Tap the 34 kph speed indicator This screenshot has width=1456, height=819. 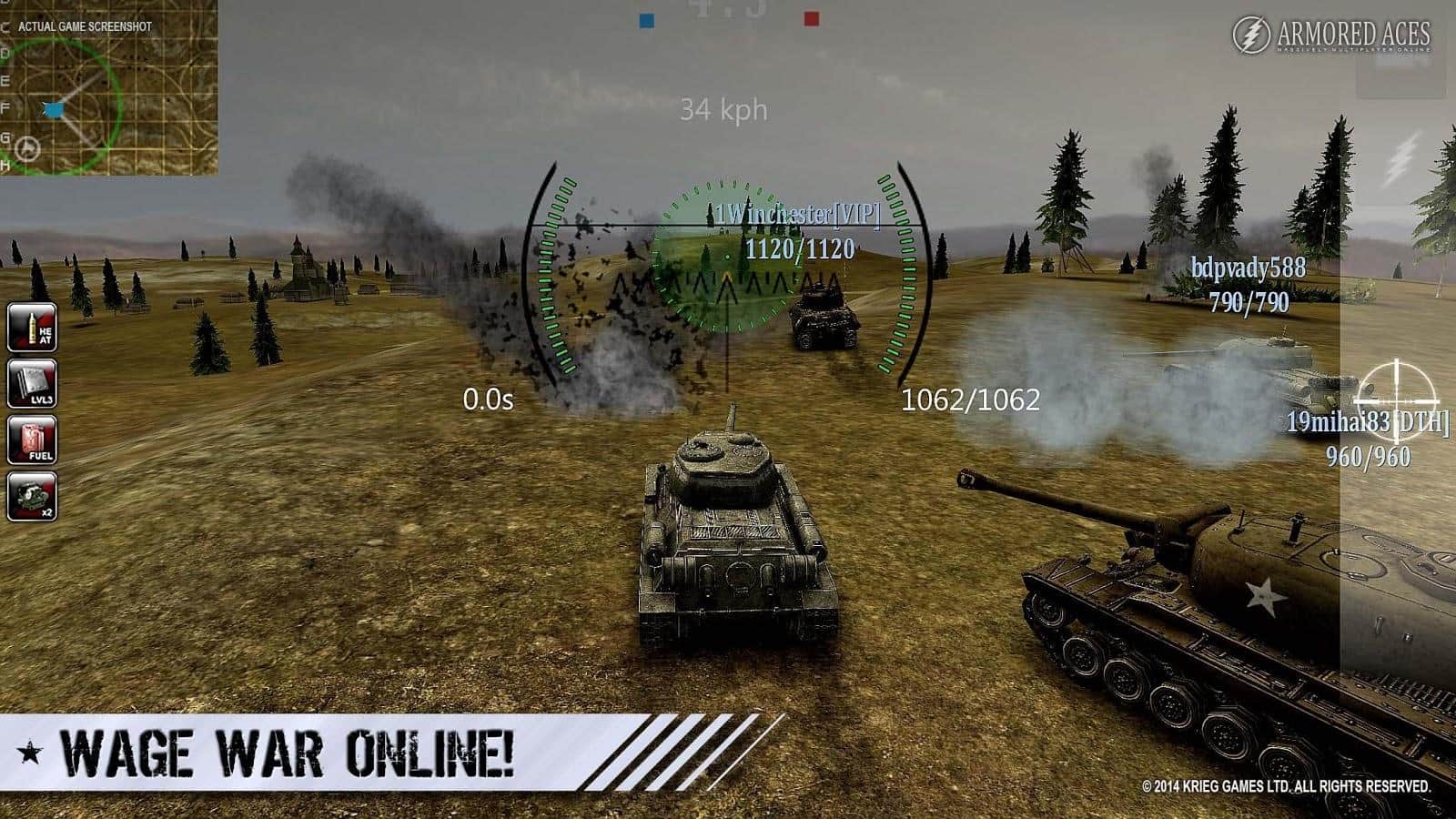723,108
